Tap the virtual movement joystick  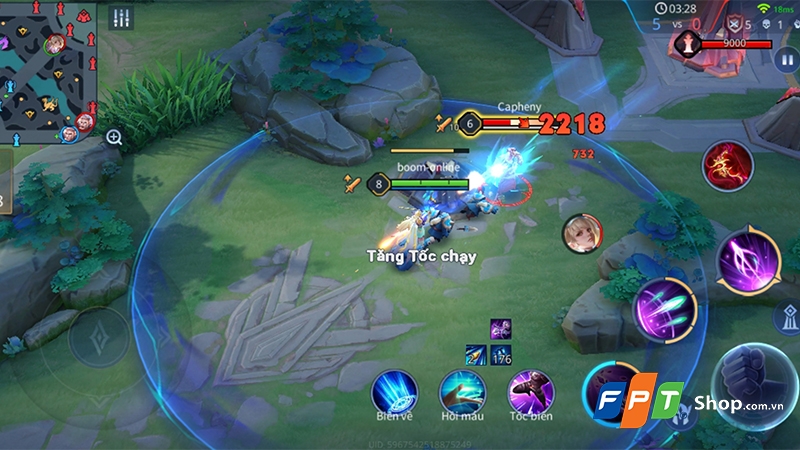click(97, 342)
